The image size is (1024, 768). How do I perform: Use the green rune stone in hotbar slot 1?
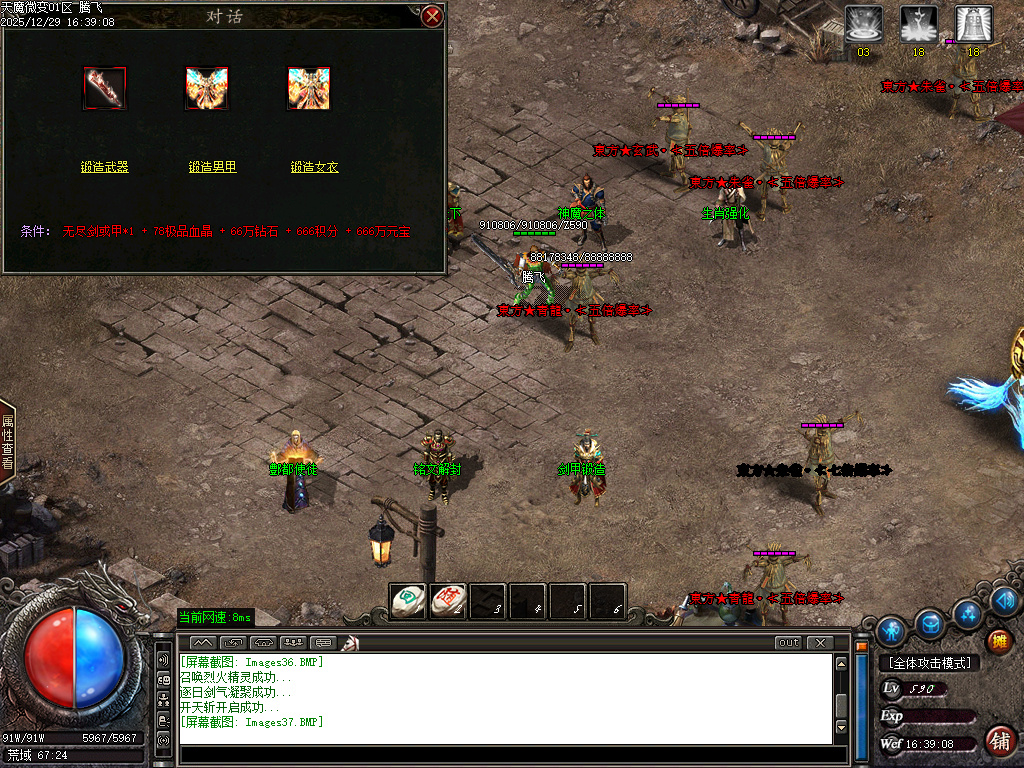coord(408,600)
